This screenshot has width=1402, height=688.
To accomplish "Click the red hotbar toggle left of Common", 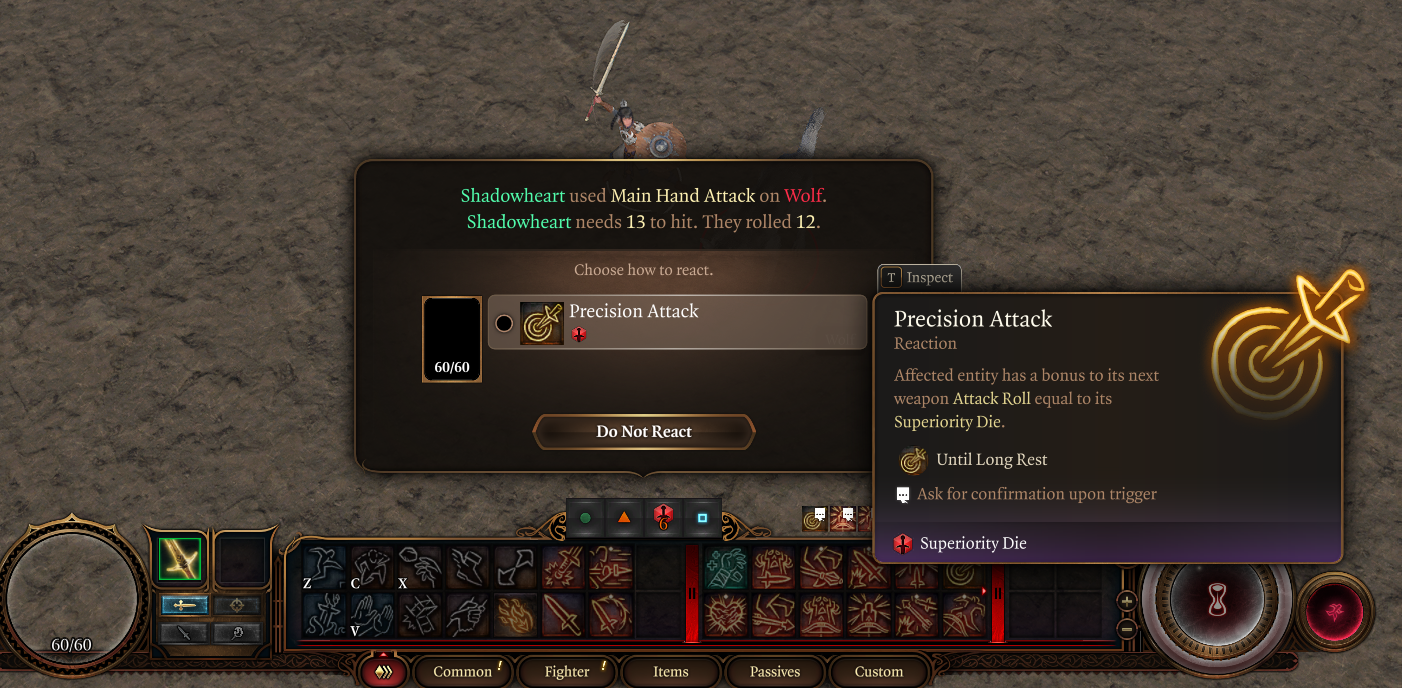I will pyautogui.click(x=383, y=672).
